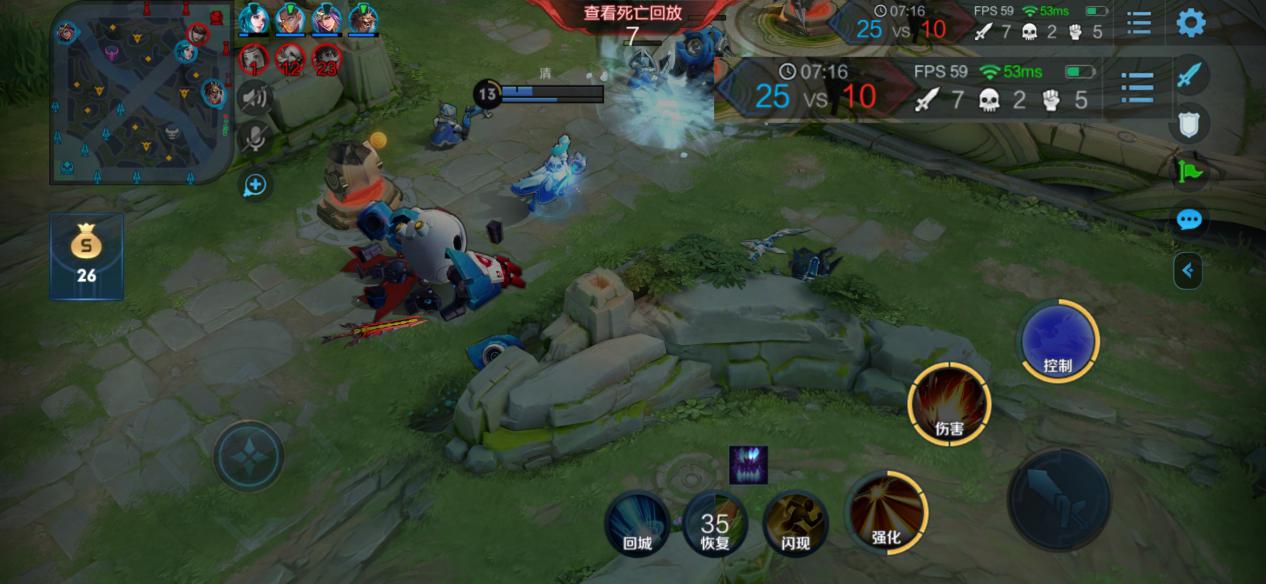Click the minimap
Viewport: 1266px width, 584px height.
tap(141, 93)
